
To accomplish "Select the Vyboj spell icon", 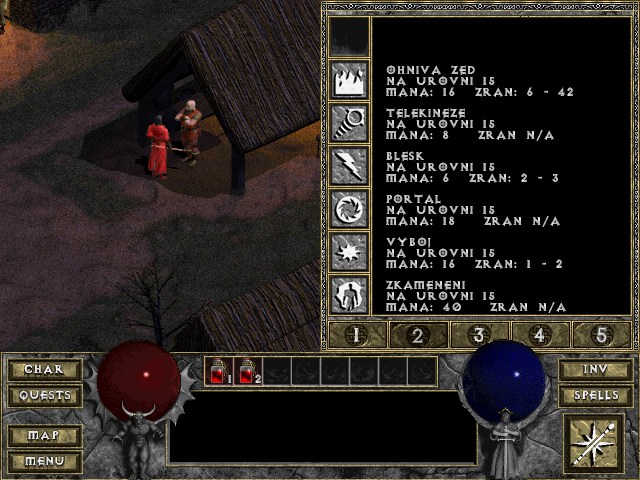I will pyautogui.click(x=350, y=251).
